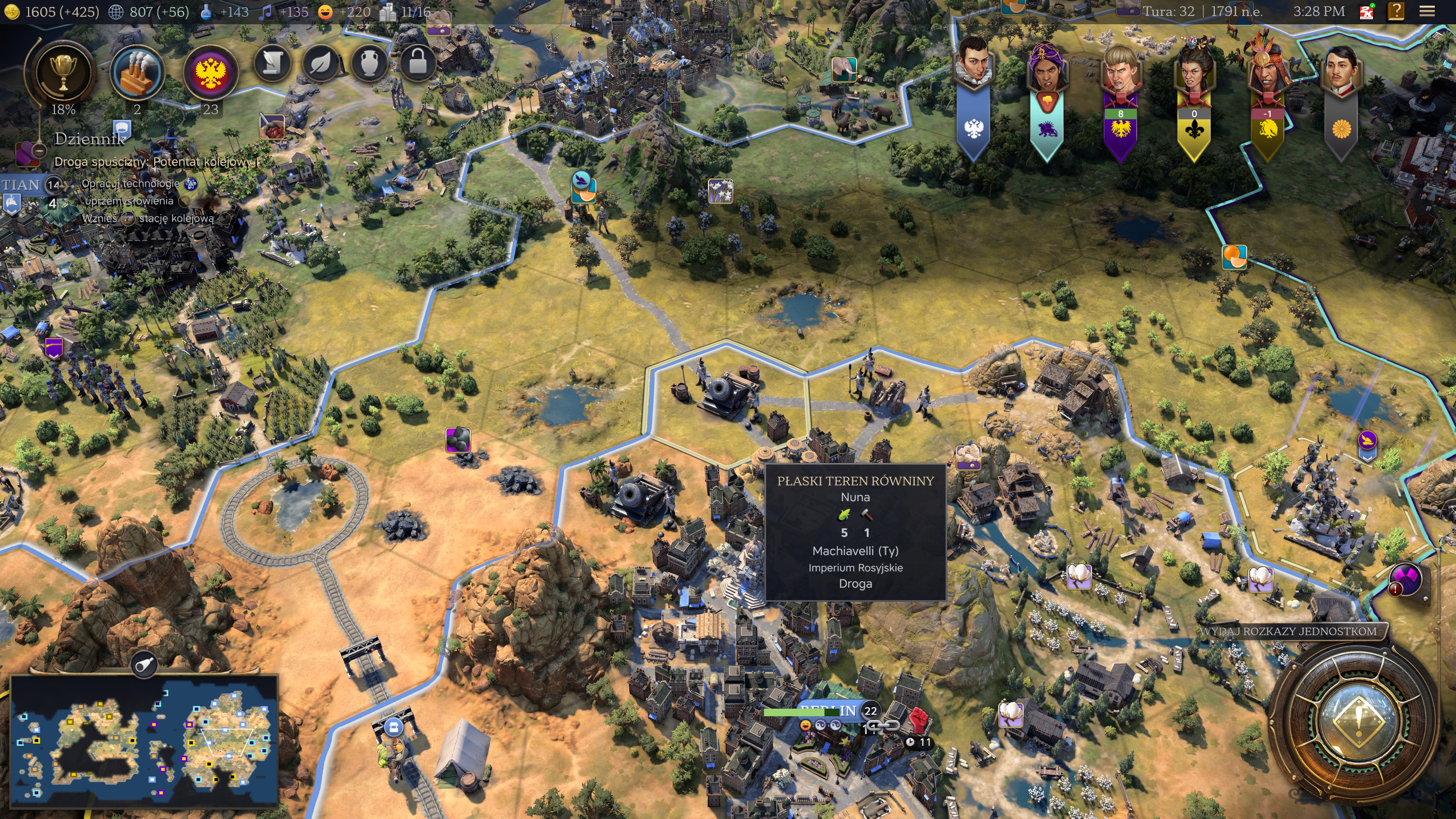
Task: Click the scroll and quill icon
Action: [273, 63]
